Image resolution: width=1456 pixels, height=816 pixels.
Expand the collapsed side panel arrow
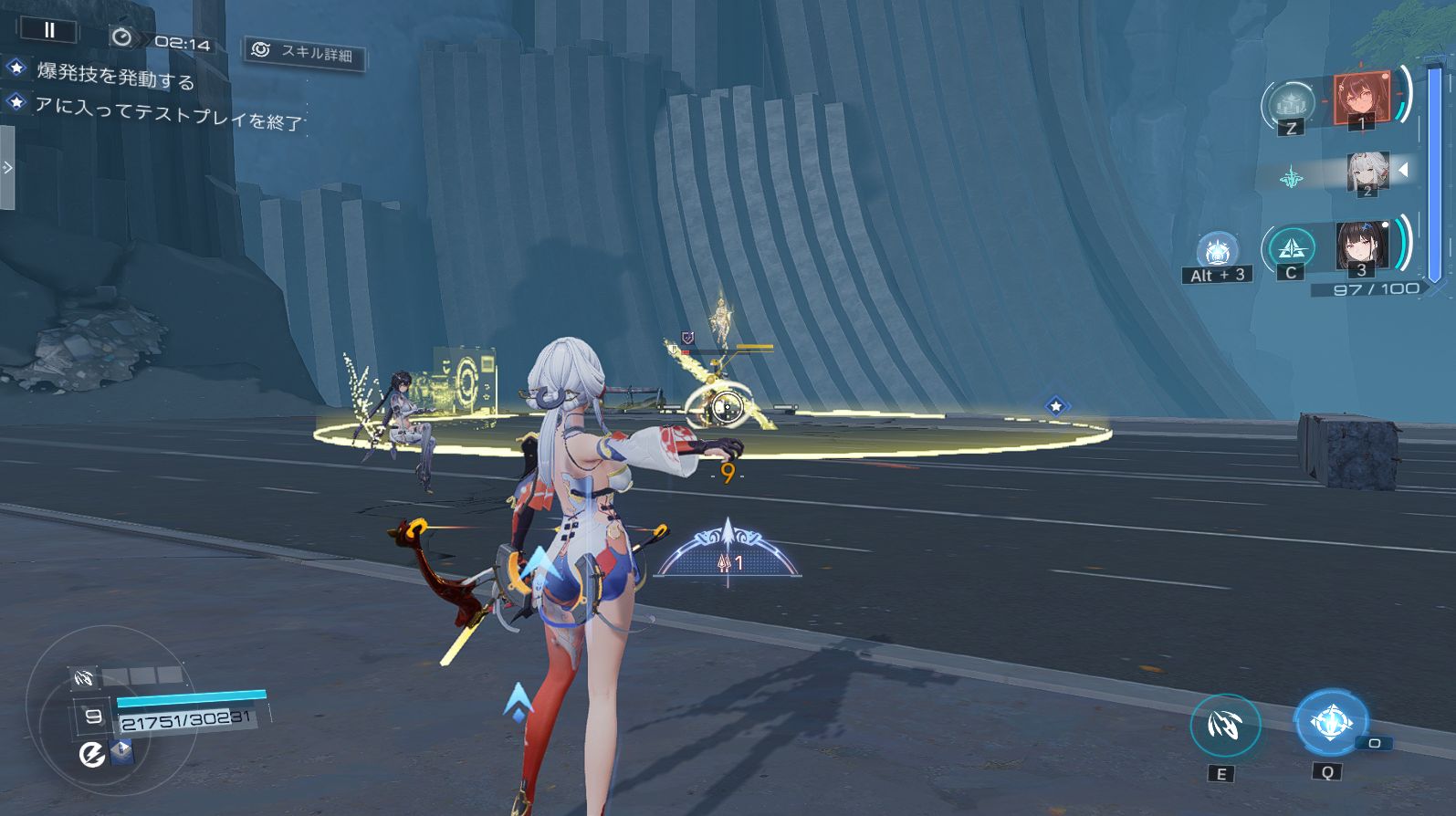(7, 168)
